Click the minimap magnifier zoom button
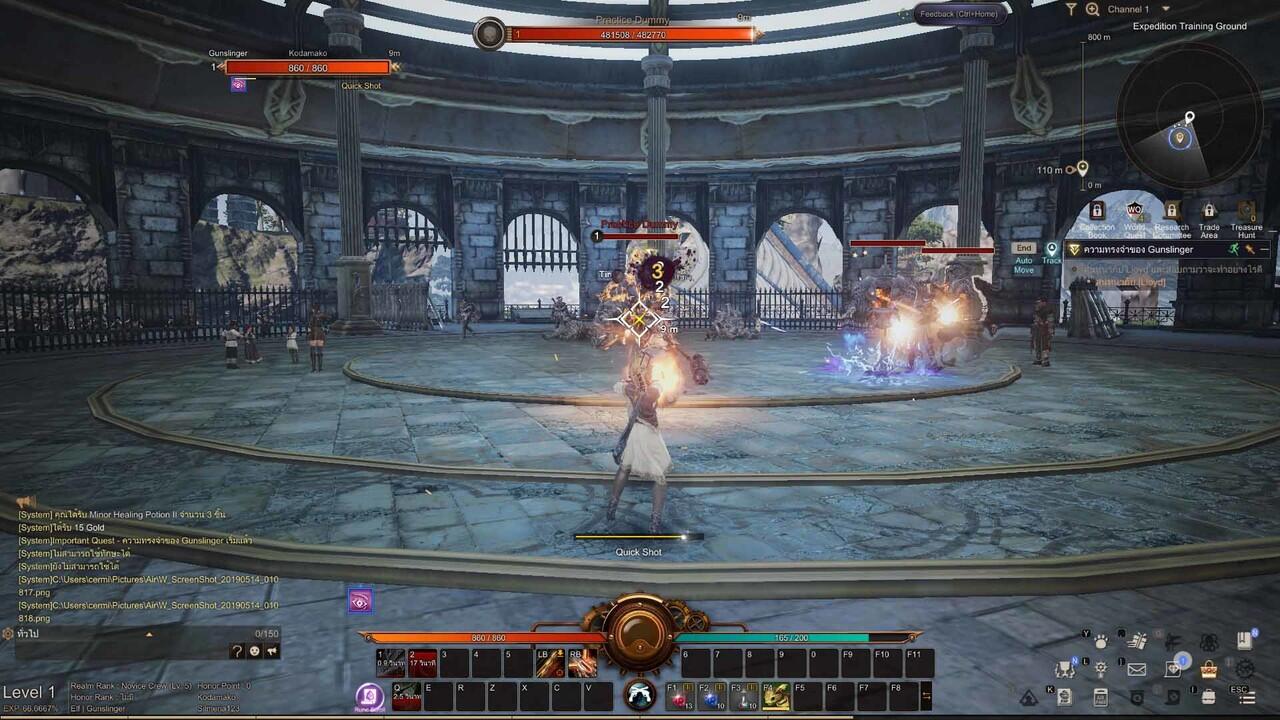Screen dimensions: 1280x720 pos(1092,9)
